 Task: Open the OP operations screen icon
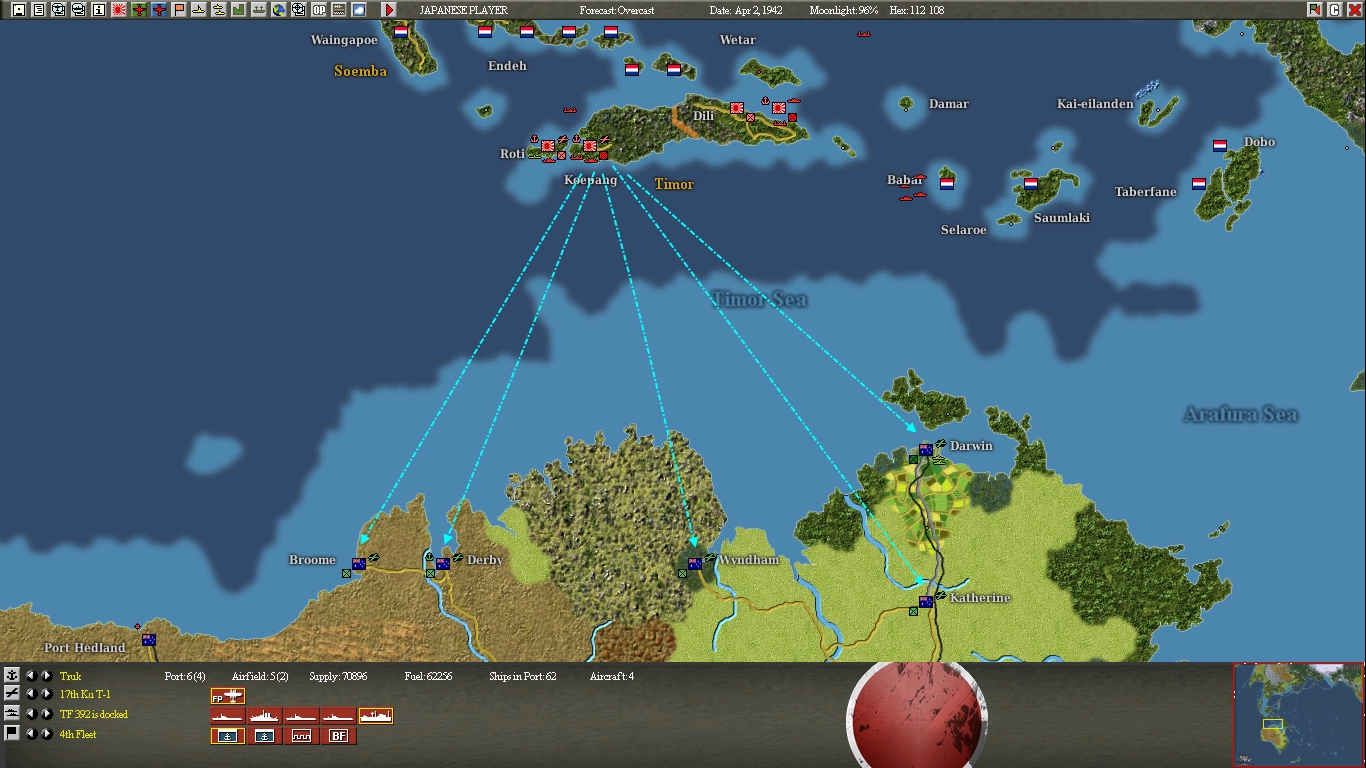(318, 10)
